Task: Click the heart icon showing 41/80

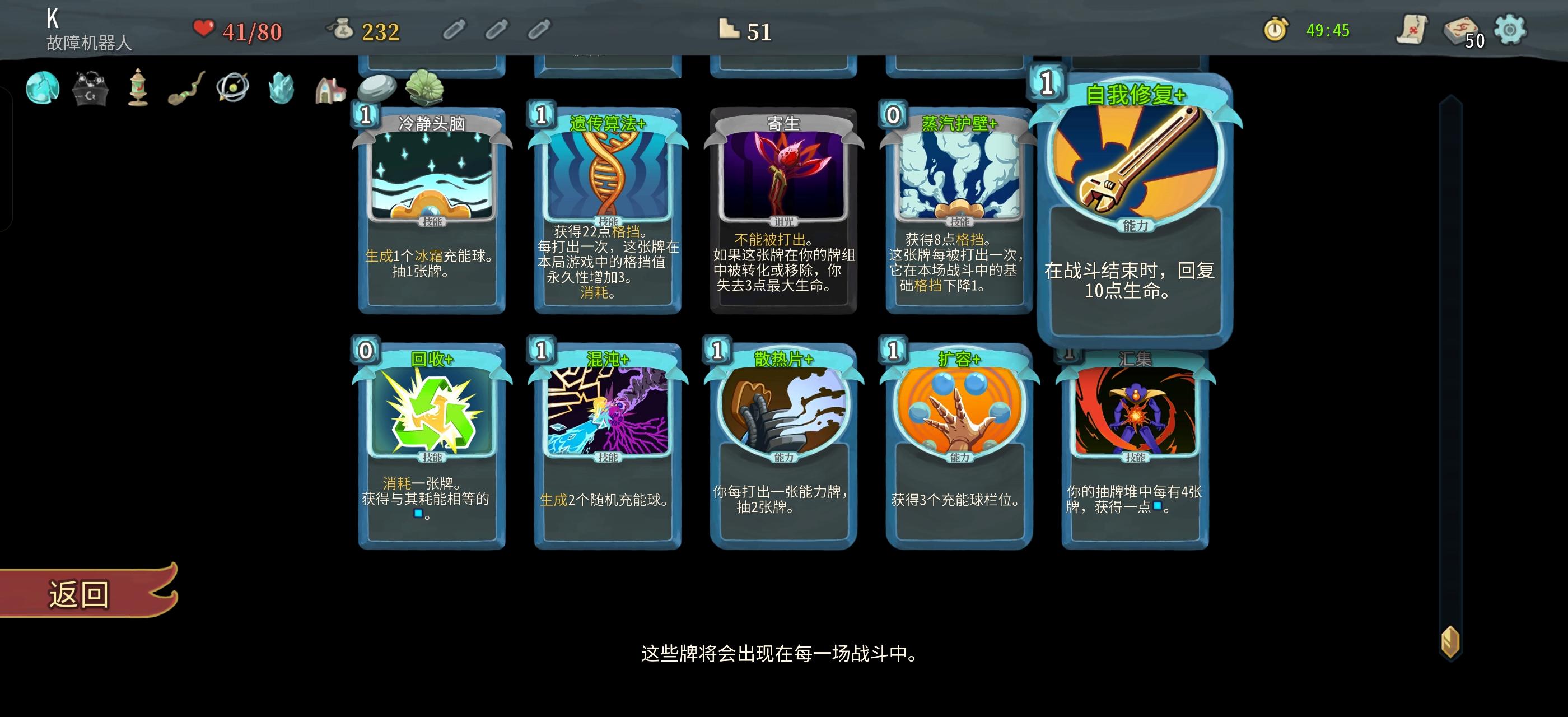Action: [x=204, y=27]
